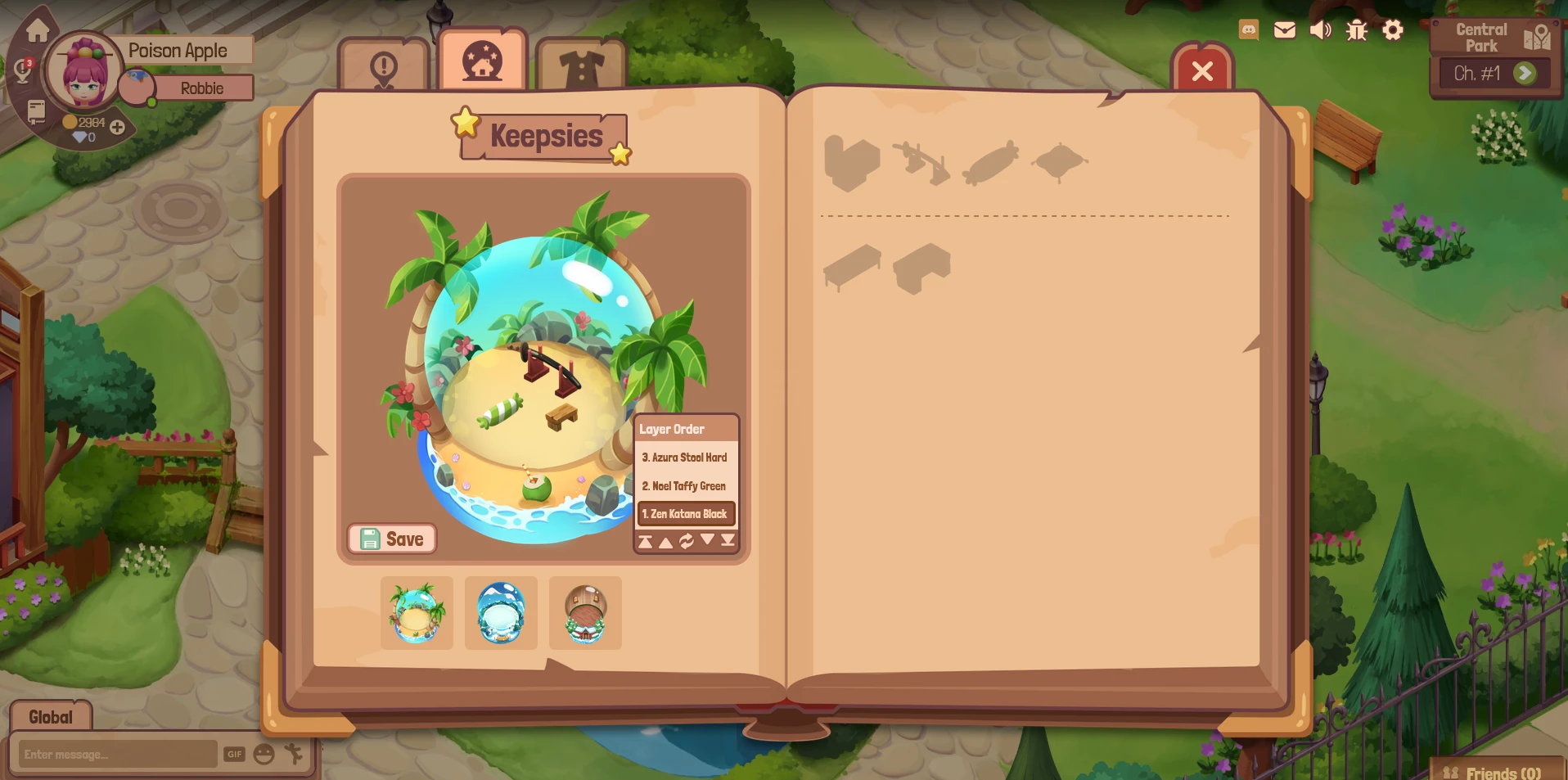Go home using the house icon
Viewport: 1568px width, 780px height.
tap(38, 31)
